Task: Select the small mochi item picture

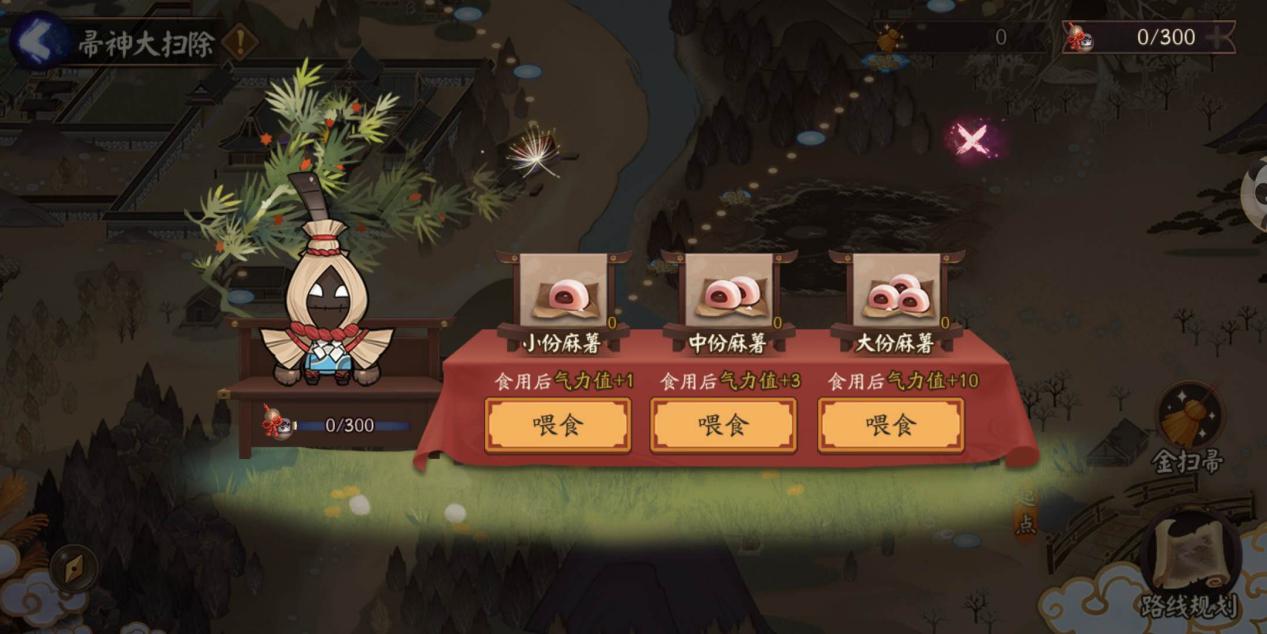Action: [x=563, y=290]
